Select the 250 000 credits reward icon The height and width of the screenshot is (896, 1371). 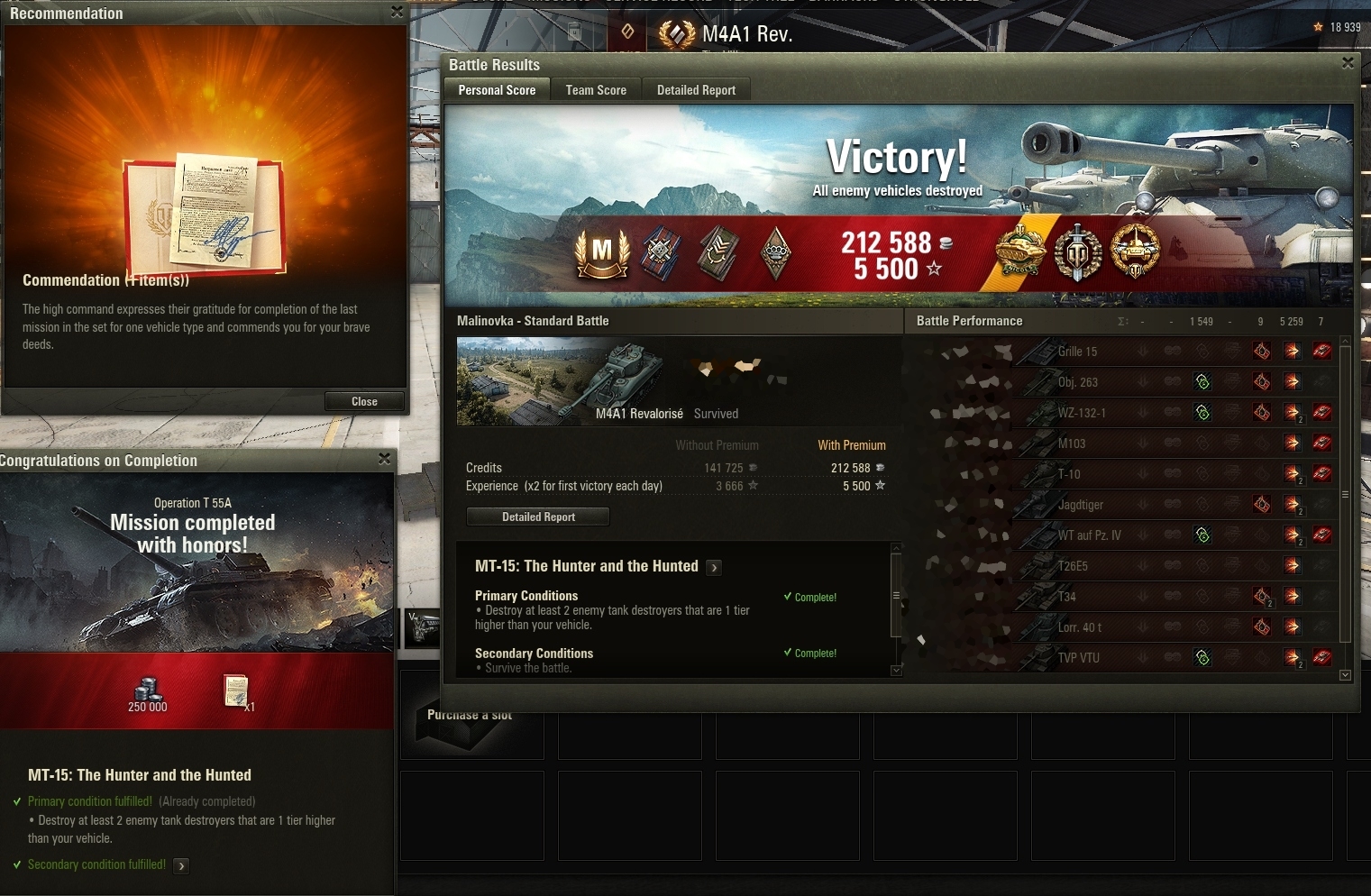[148, 692]
